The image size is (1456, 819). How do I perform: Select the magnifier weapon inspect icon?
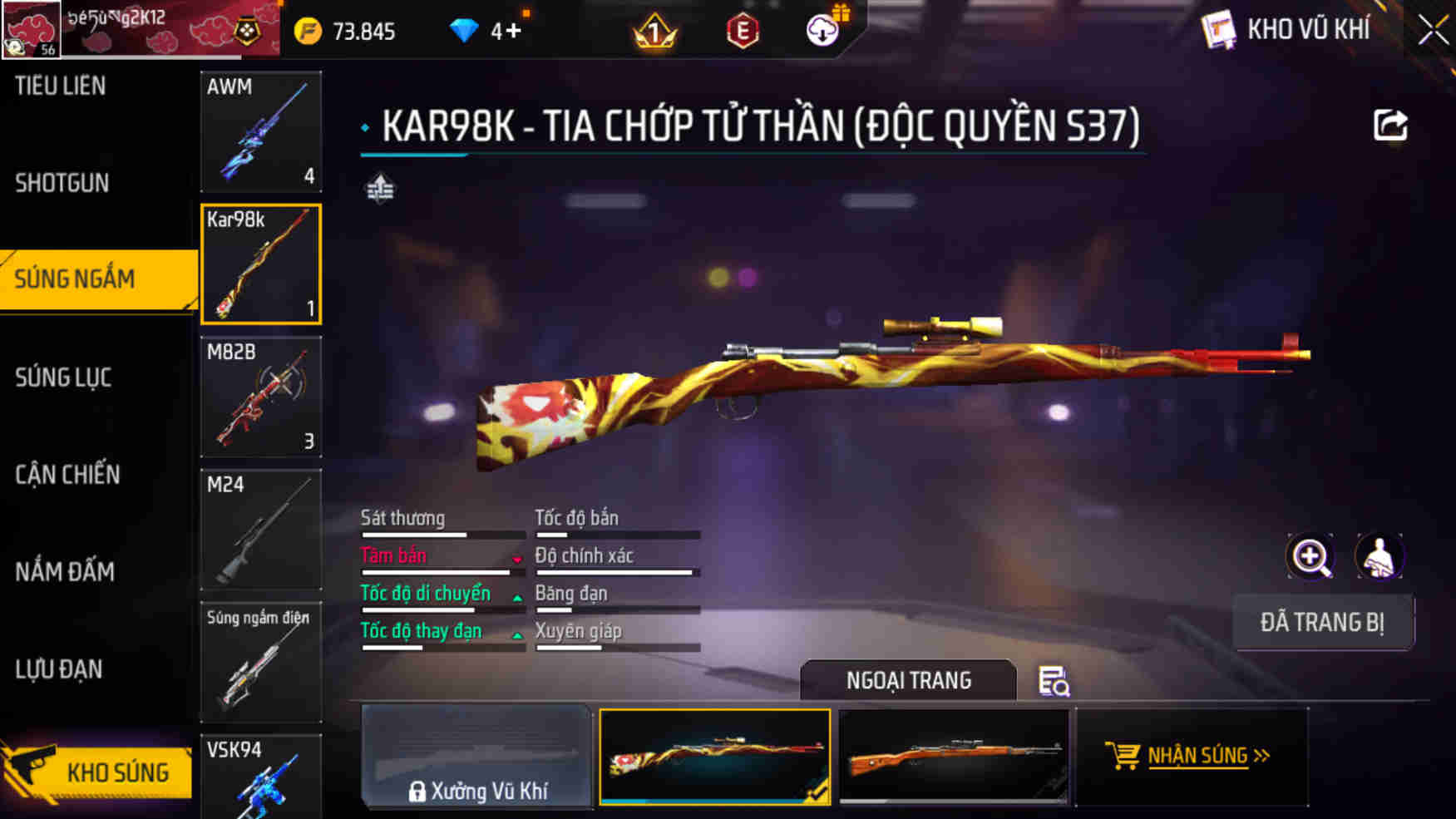(x=1311, y=556)
